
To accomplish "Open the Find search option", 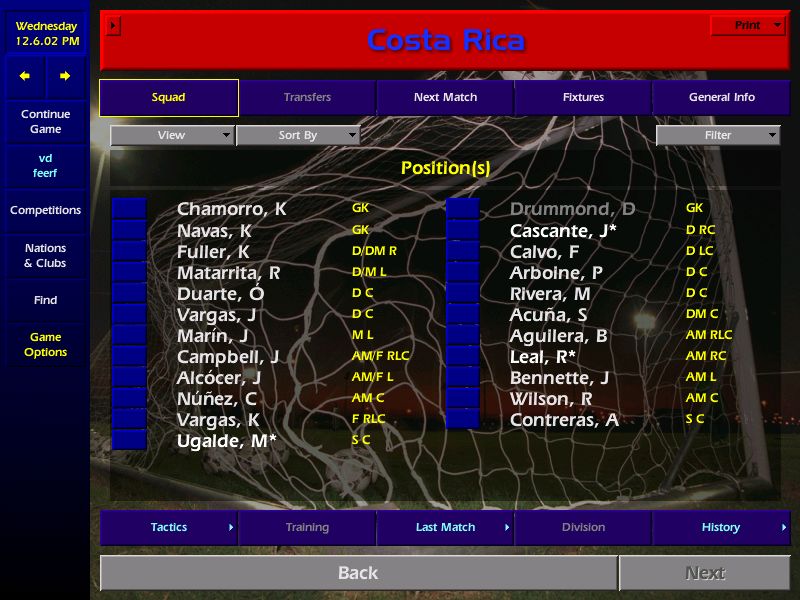I will [x=45, y=300].
